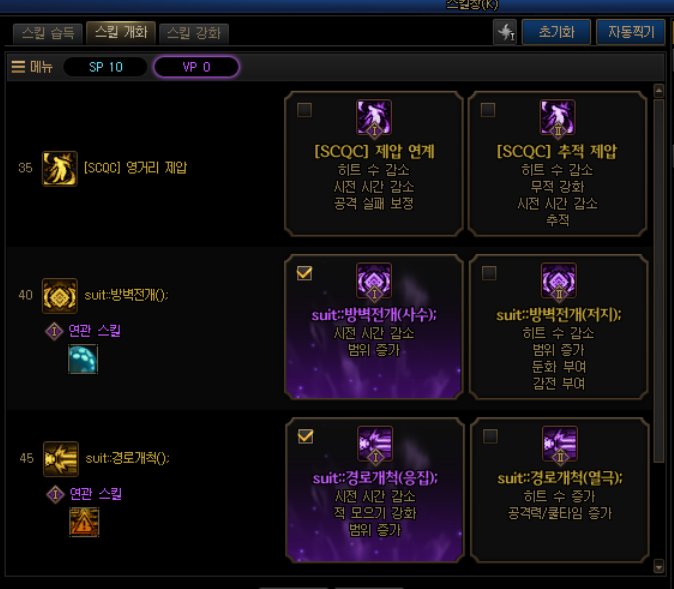This screenshot has width=674, height=589.
Task: Click the lightning bolt icon button
Action: point(505,33)
